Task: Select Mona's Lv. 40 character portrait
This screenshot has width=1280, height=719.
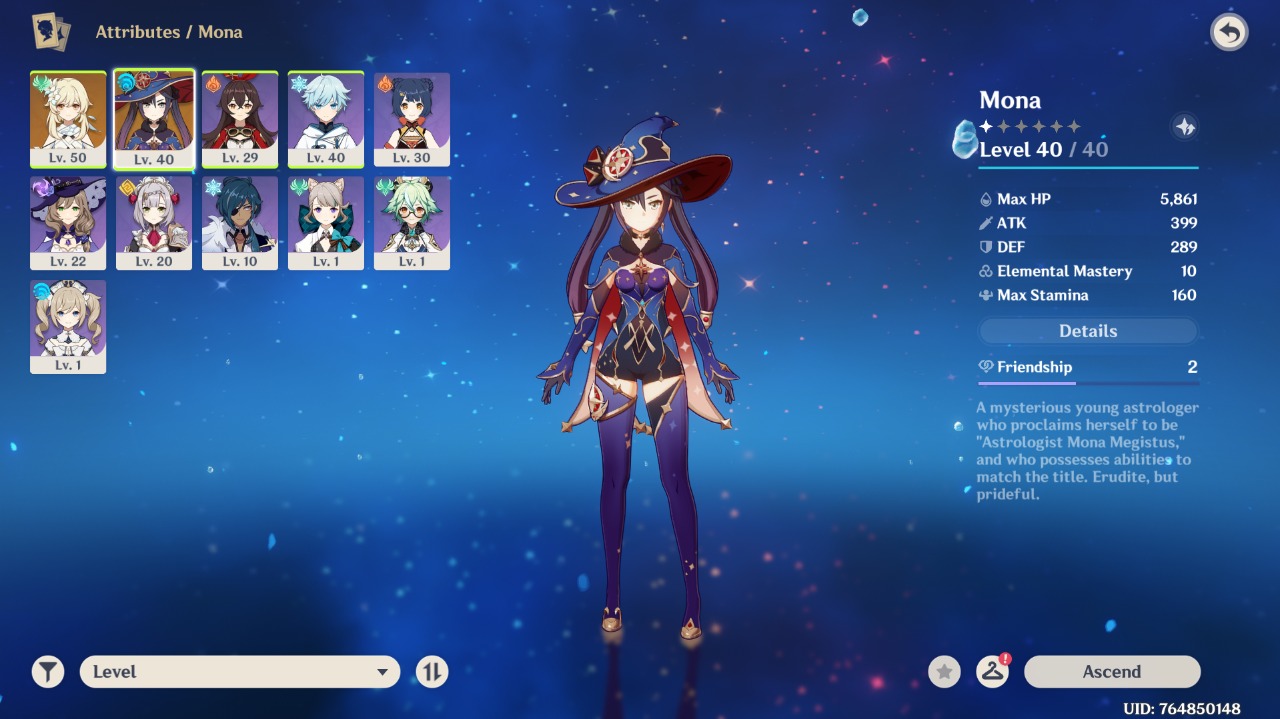Action: pos(154,119)
